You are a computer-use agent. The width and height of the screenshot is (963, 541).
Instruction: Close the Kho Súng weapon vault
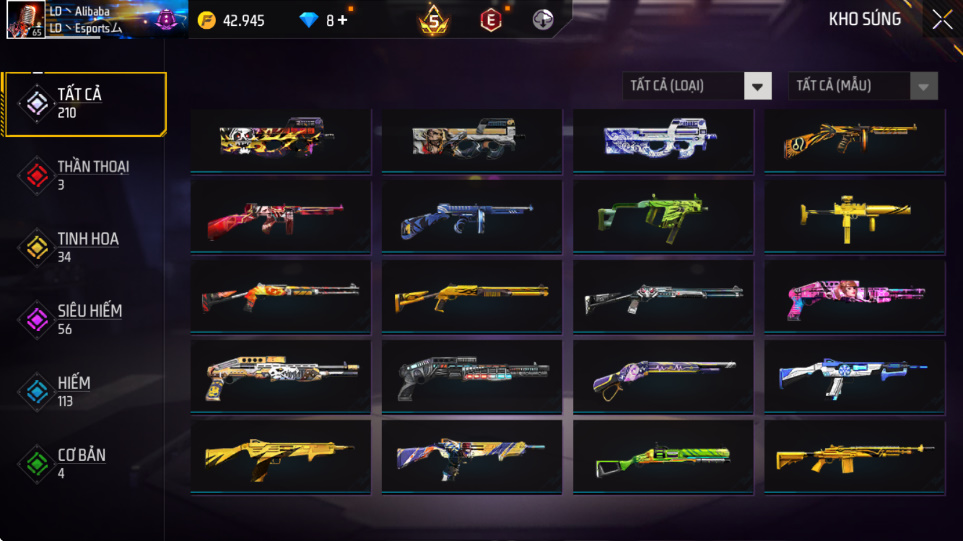(941, 20)
